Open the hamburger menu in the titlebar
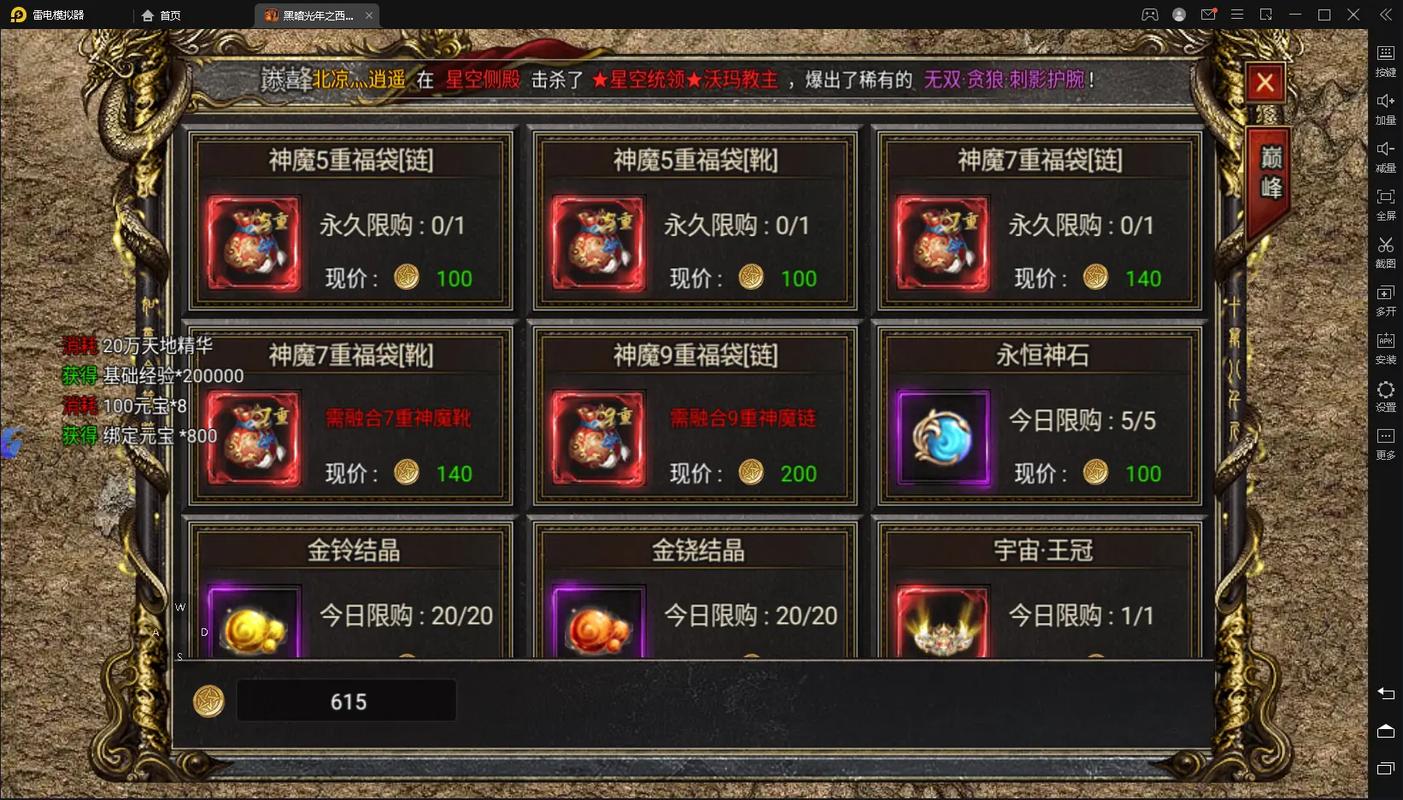Viewport: 1403px width, 800px height. coord(1237,15)
